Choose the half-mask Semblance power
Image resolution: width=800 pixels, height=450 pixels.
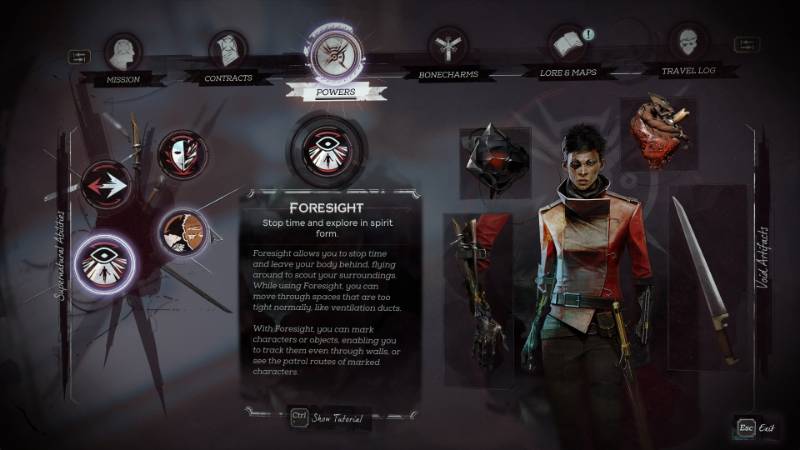(183, 156)
